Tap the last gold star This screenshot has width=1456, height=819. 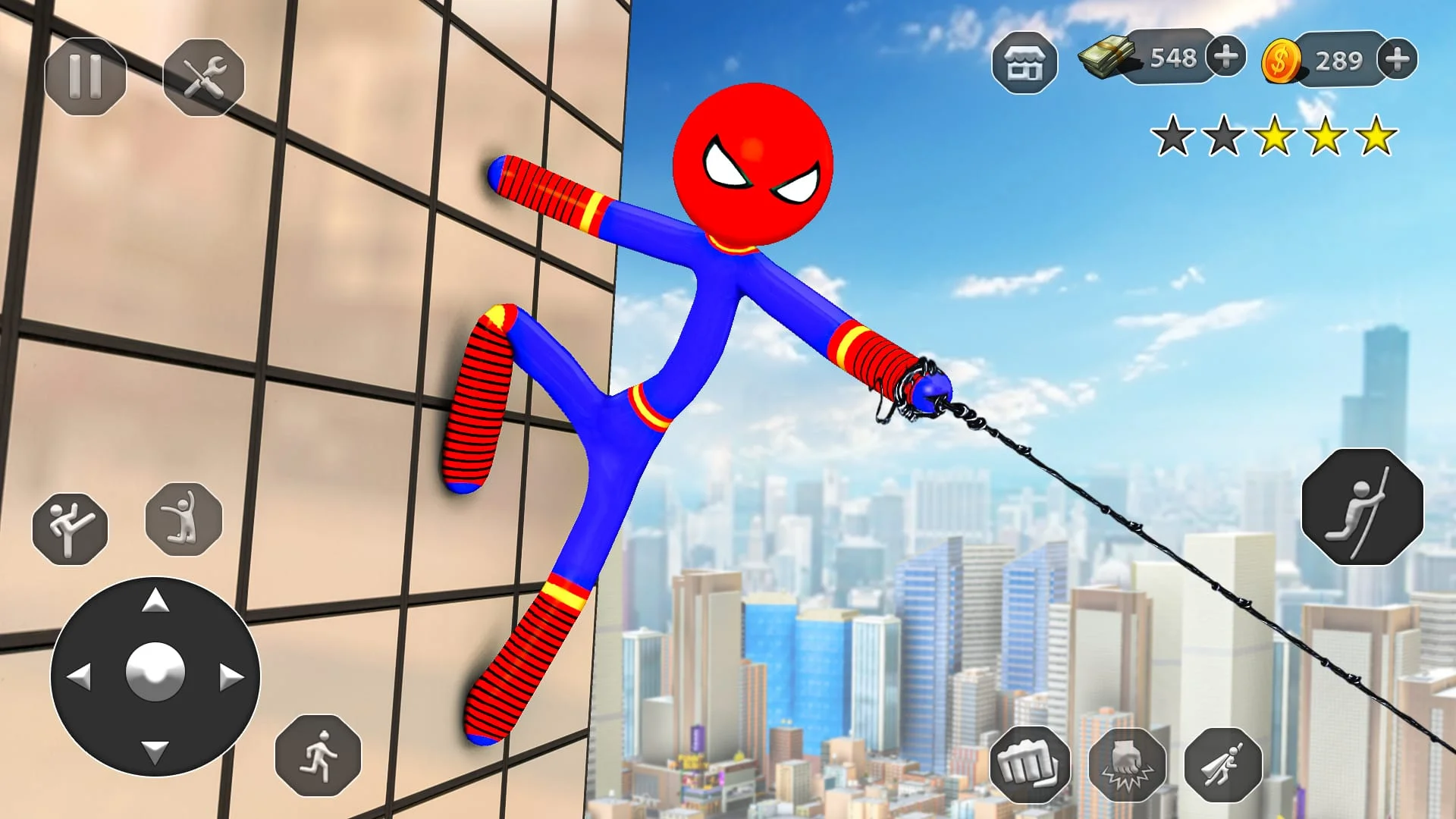tap(1374, 138)
